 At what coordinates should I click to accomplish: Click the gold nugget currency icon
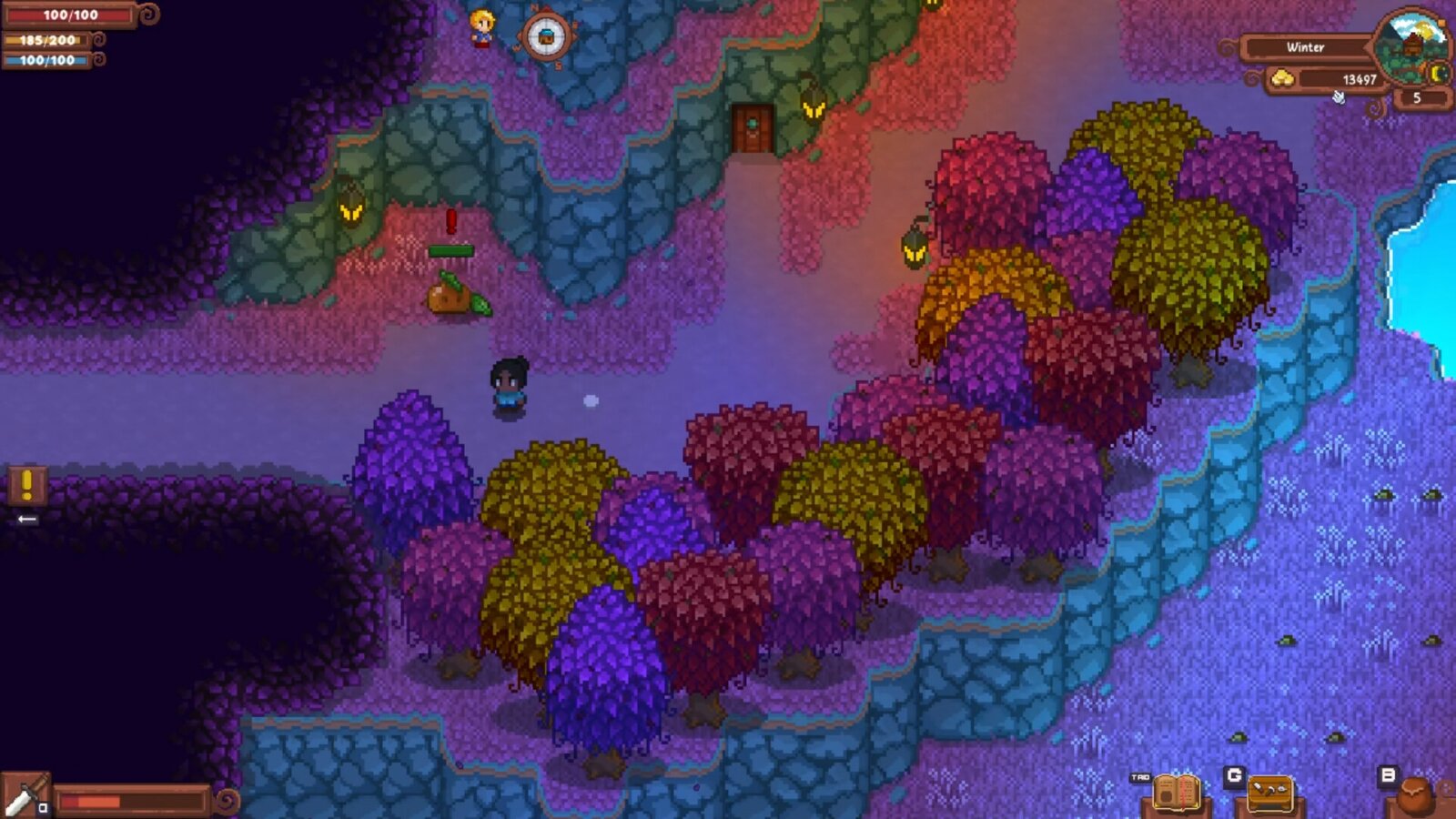1284,78
